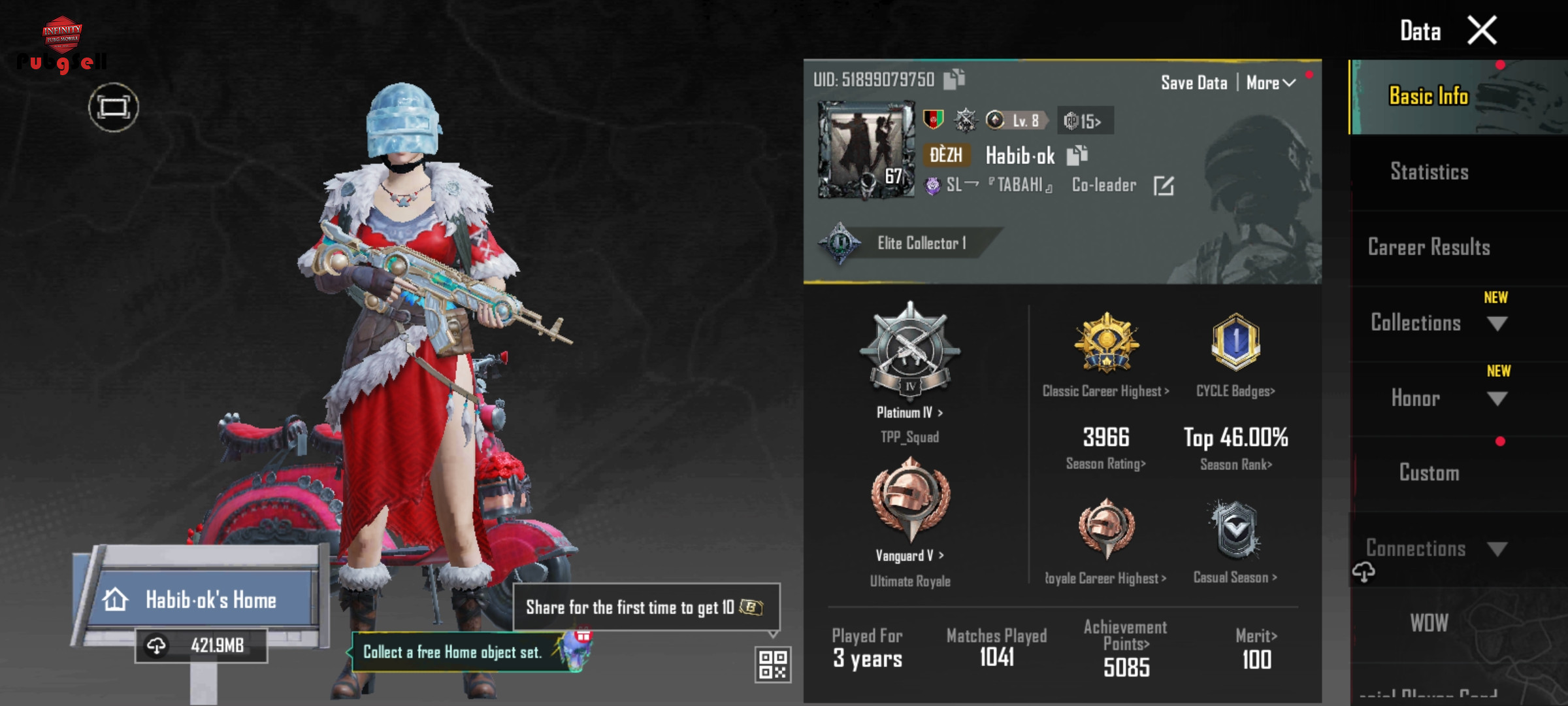Viewport: 1568px width, 706px height.
Task: Copy the UID number
Action: 954,80
